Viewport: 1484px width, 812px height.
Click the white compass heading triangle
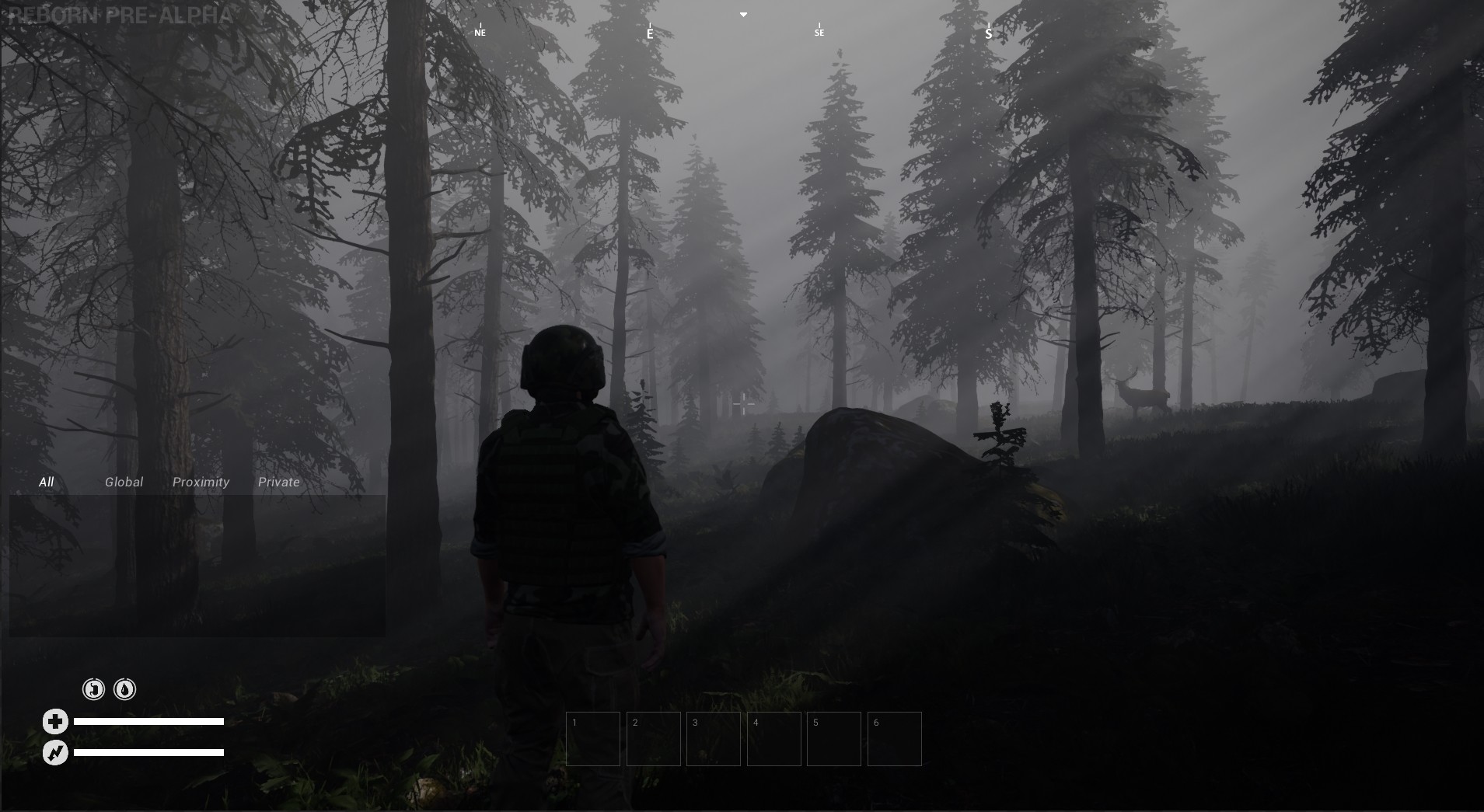(743, 14)
